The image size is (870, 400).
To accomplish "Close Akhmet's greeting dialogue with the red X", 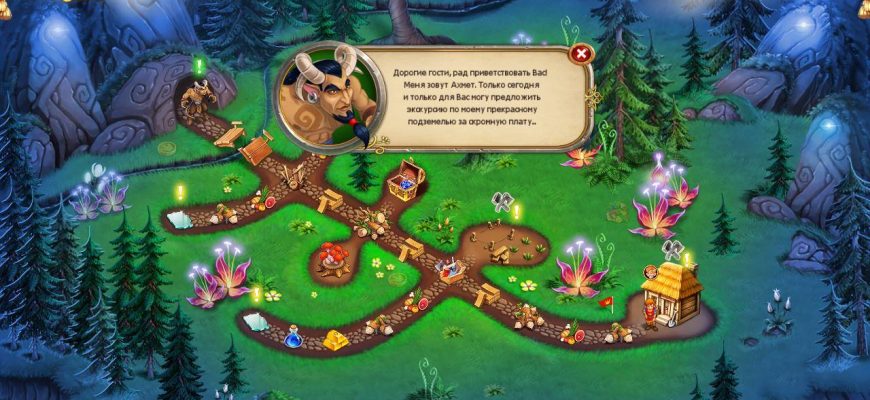I will click(x=580, y=54).
